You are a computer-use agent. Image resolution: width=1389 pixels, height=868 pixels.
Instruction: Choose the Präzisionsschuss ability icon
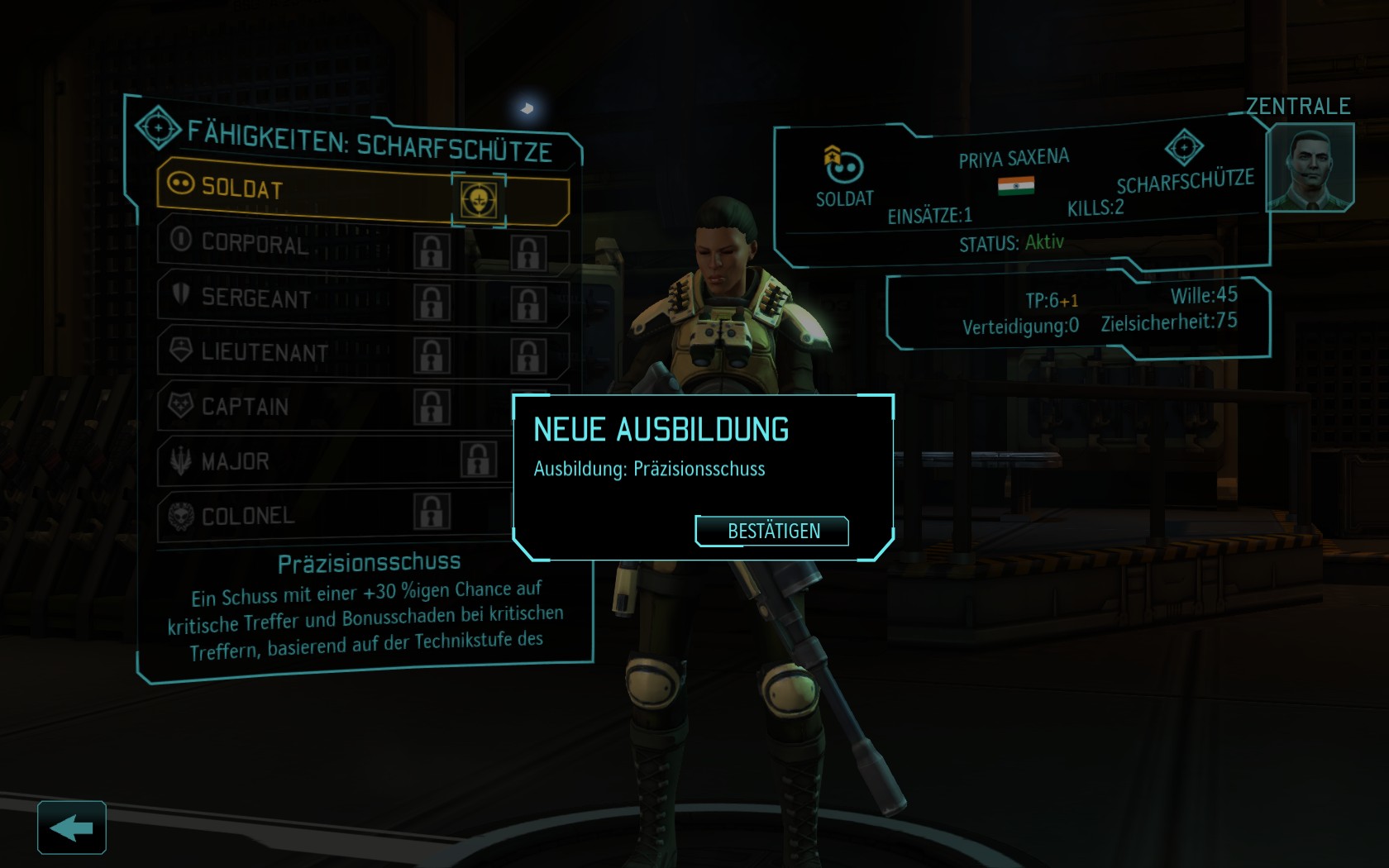click(x=479, y=199)
